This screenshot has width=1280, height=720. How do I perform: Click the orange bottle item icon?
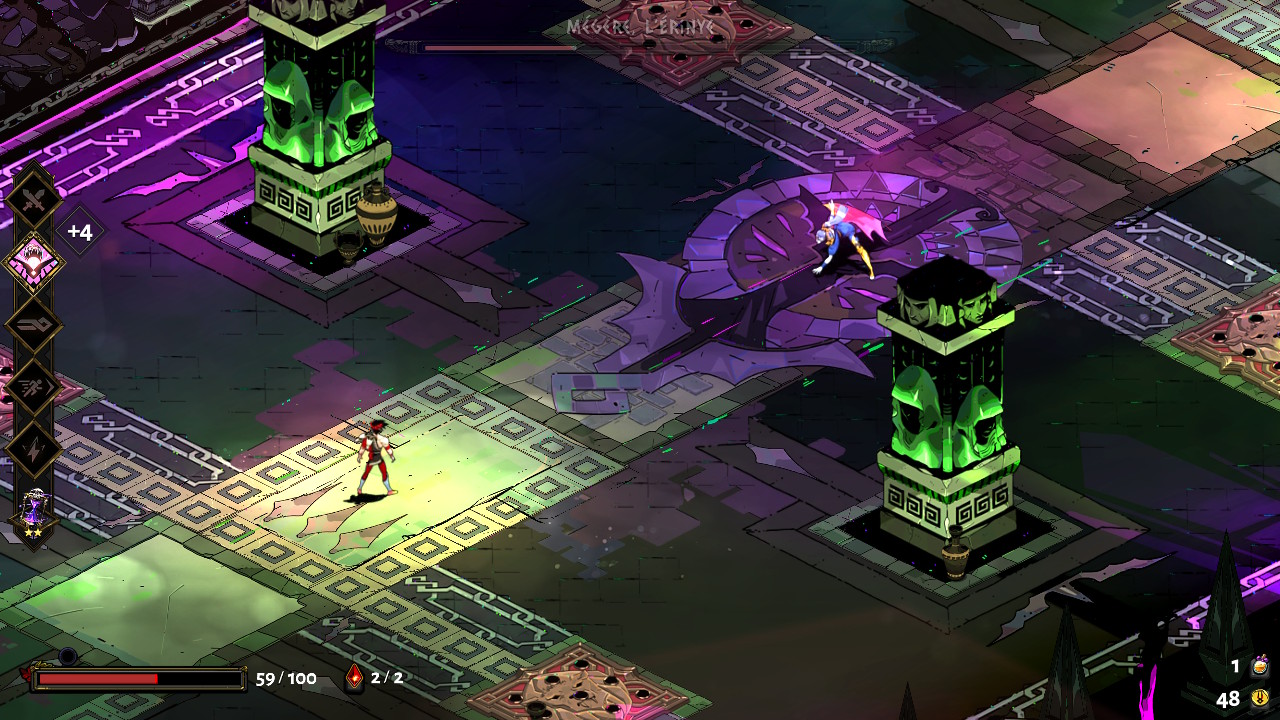[x=1260, y=666]
